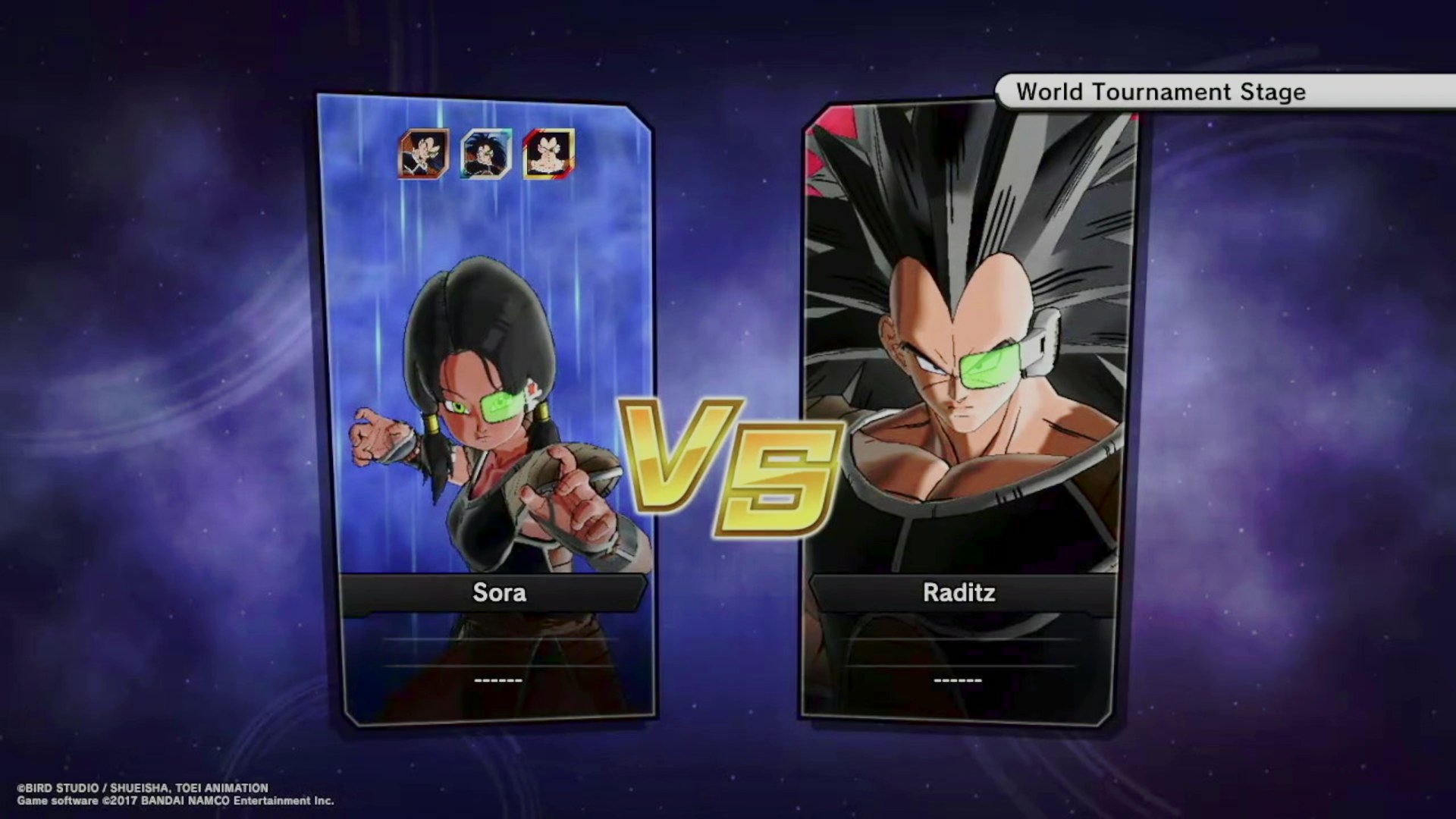The width and height of the screenshot is (1456, 819).
Task: Click the Sora name plate
Action: (x=498, y=592)
